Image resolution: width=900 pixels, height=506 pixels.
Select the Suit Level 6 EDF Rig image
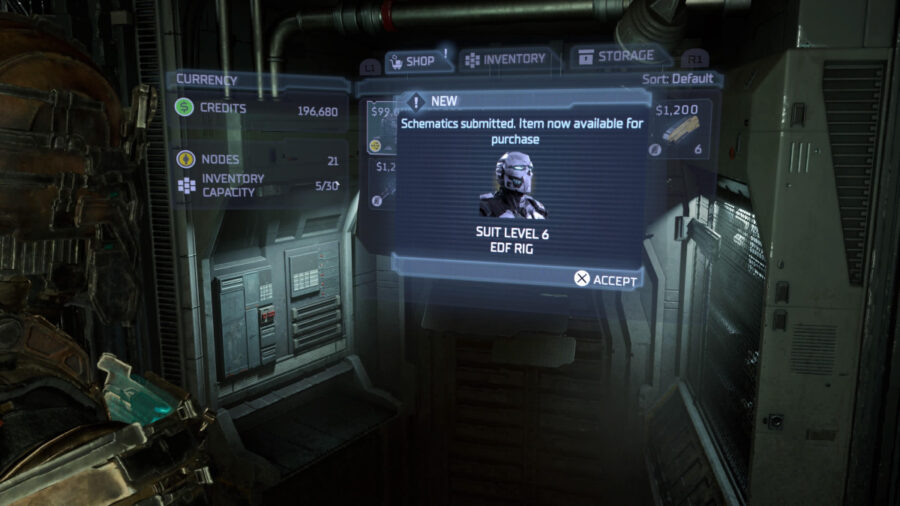(x=512, y=186)
